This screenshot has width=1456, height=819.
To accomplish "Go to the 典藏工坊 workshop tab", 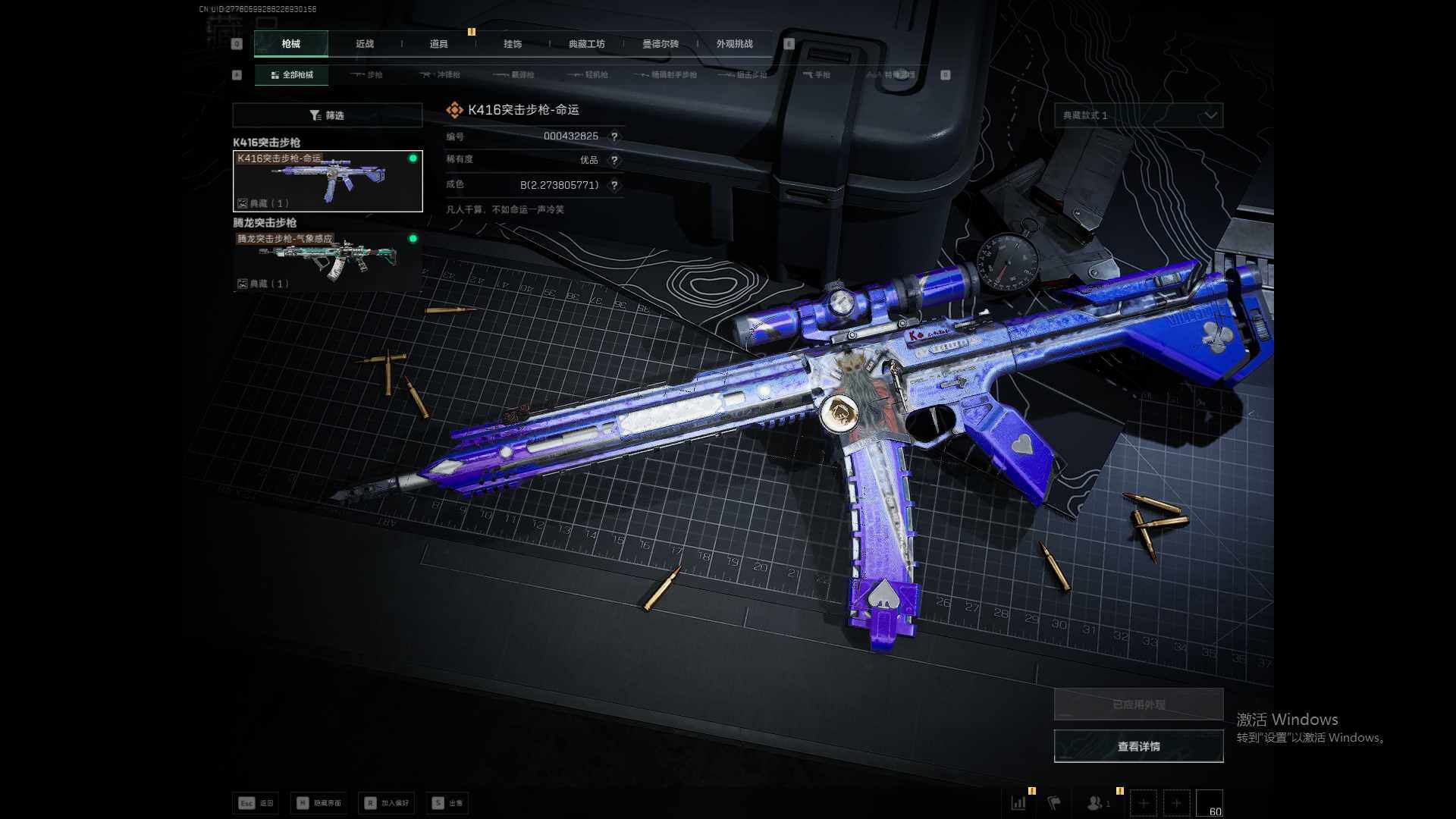I will click(x=586, y=44).
